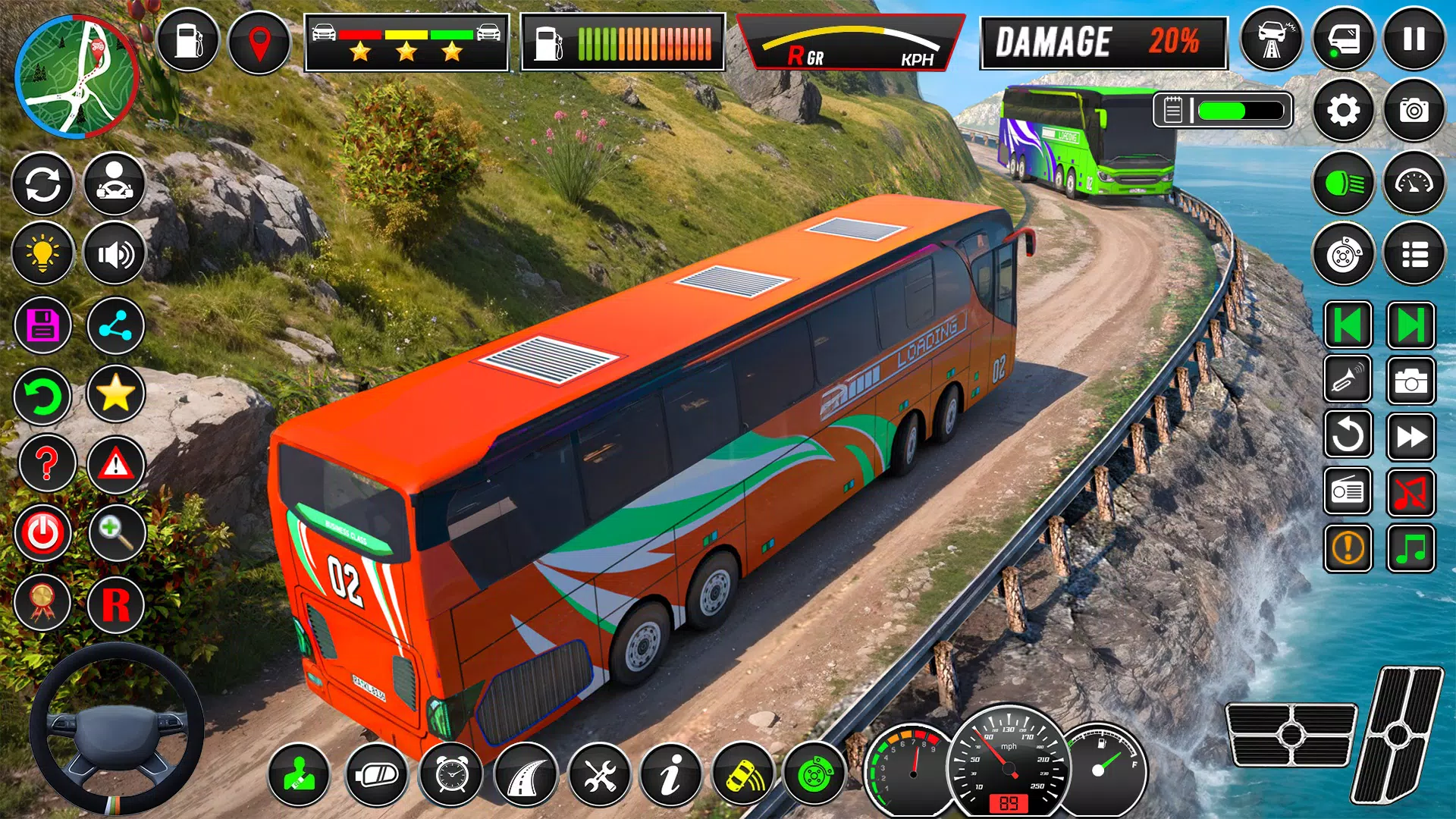Open the share icon button
Viewport: 1456px width, 819px height.
click(x=115, y=326)
